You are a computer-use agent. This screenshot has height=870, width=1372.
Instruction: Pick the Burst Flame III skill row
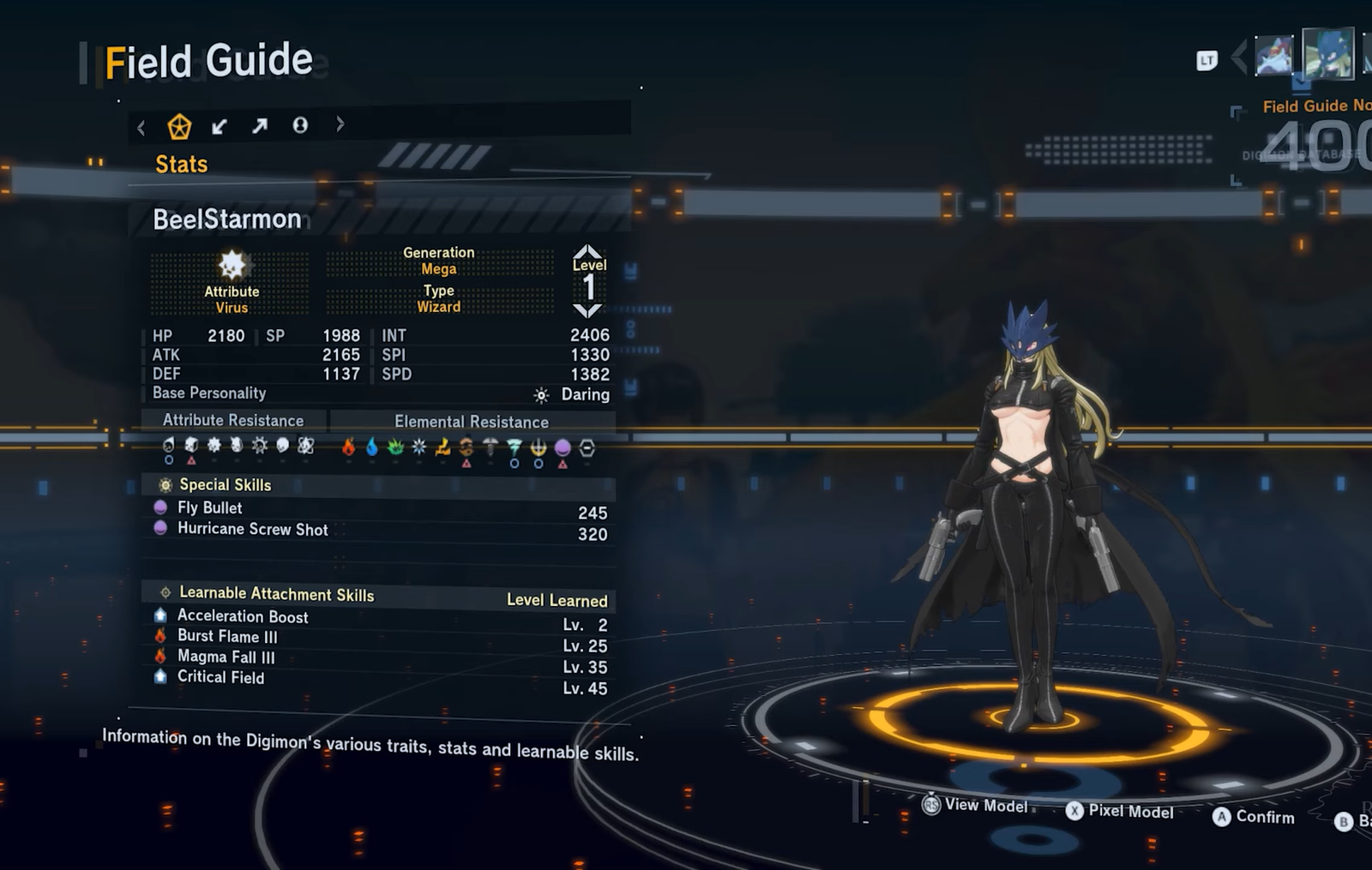pyautogui.click(x=227, y=637)
